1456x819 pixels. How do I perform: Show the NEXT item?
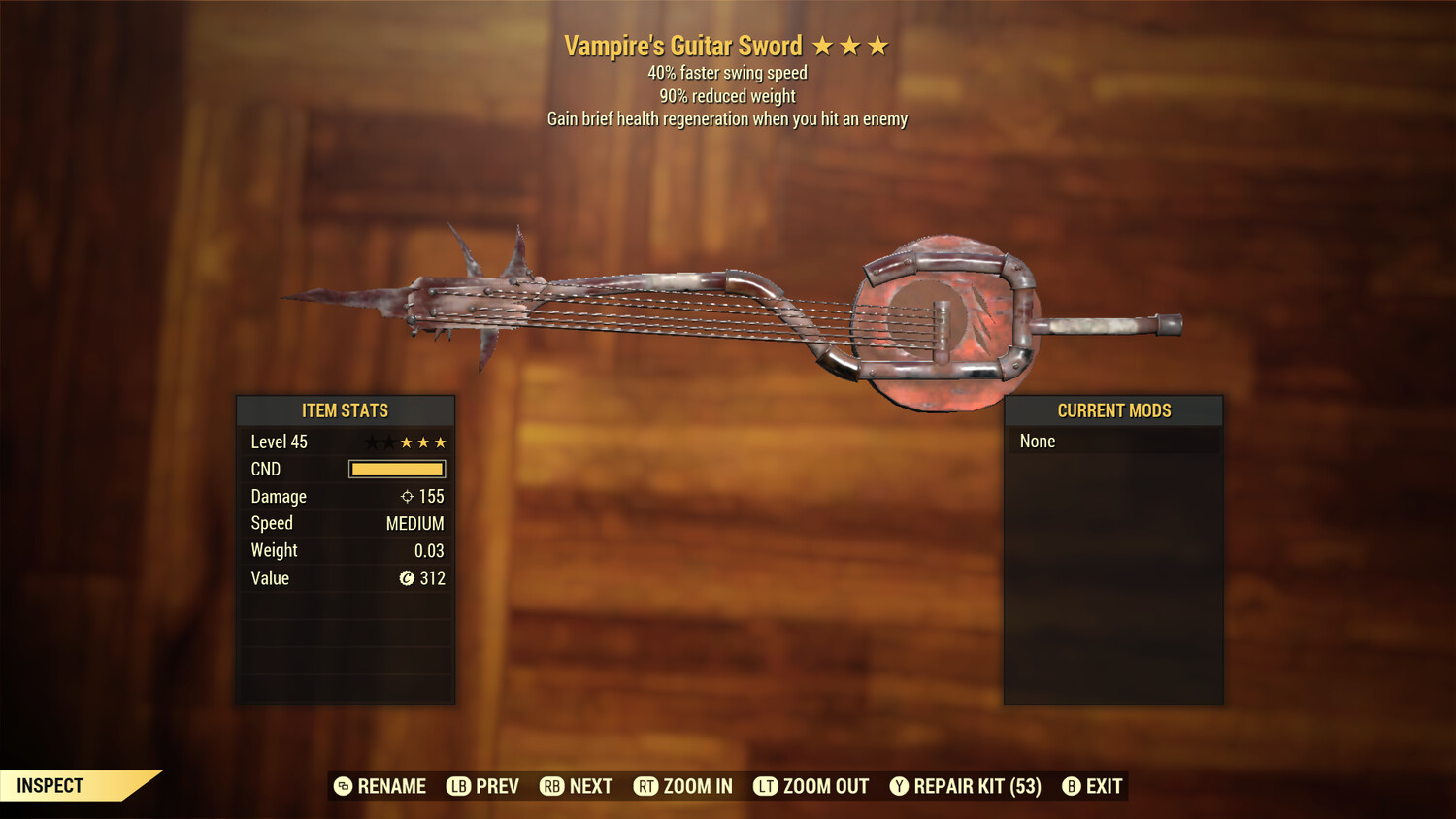577,786
